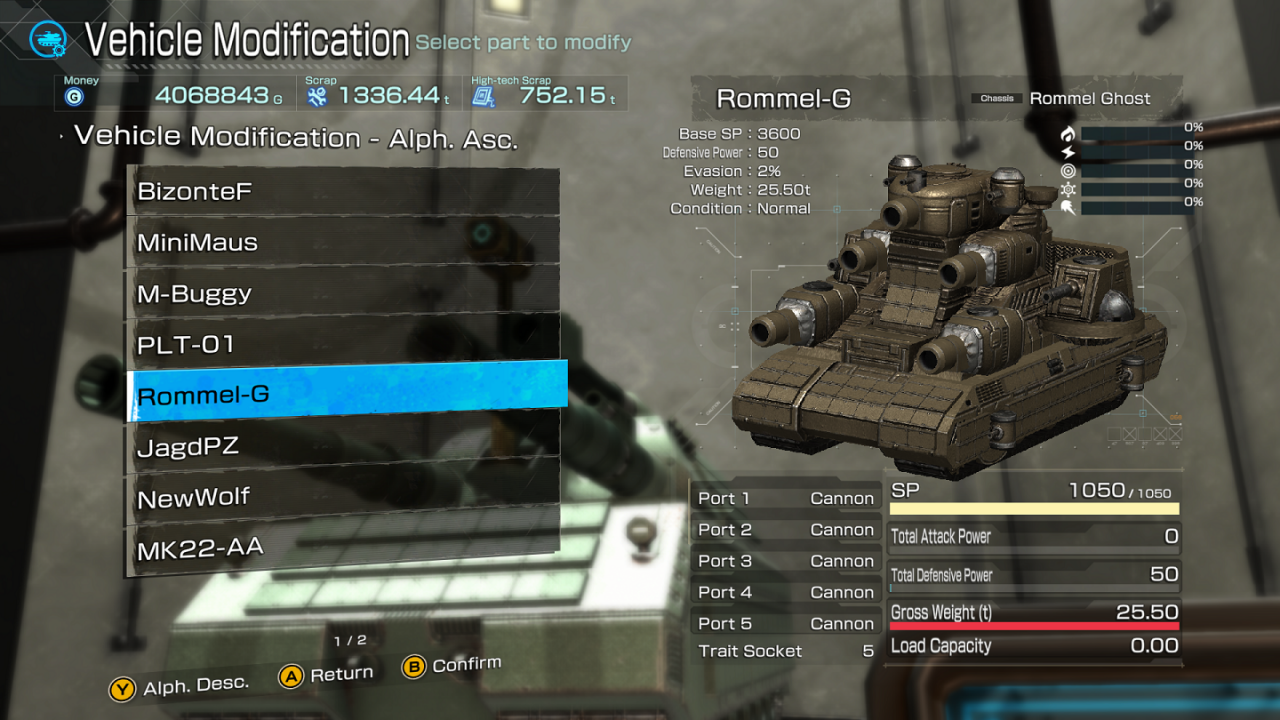Pick the Port 5 Cannon row
1280x720 pixels.
[785, 623]
